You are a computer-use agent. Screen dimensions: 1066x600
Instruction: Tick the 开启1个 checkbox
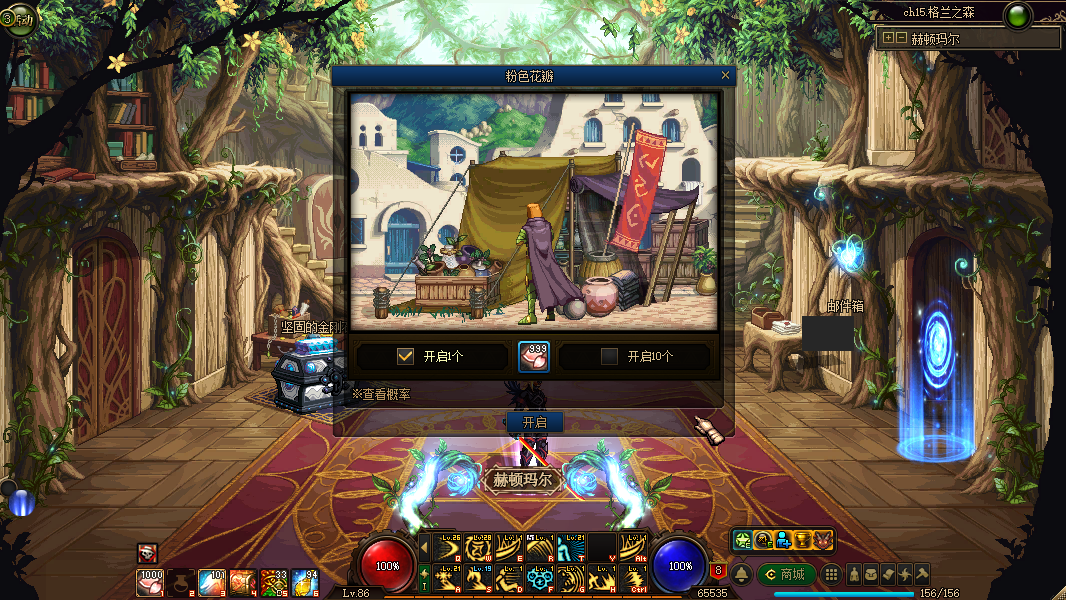pos(405,356)
